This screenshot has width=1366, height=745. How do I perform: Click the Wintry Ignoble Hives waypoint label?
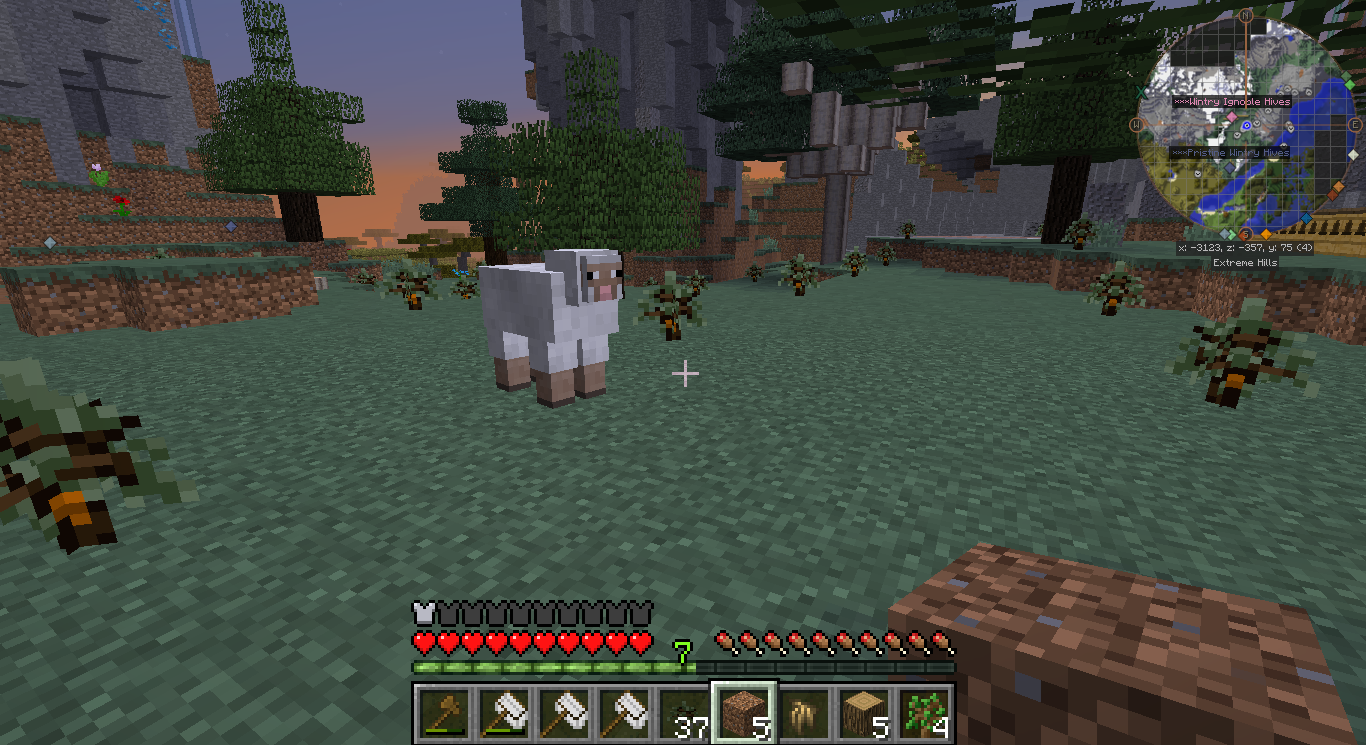1231,102
